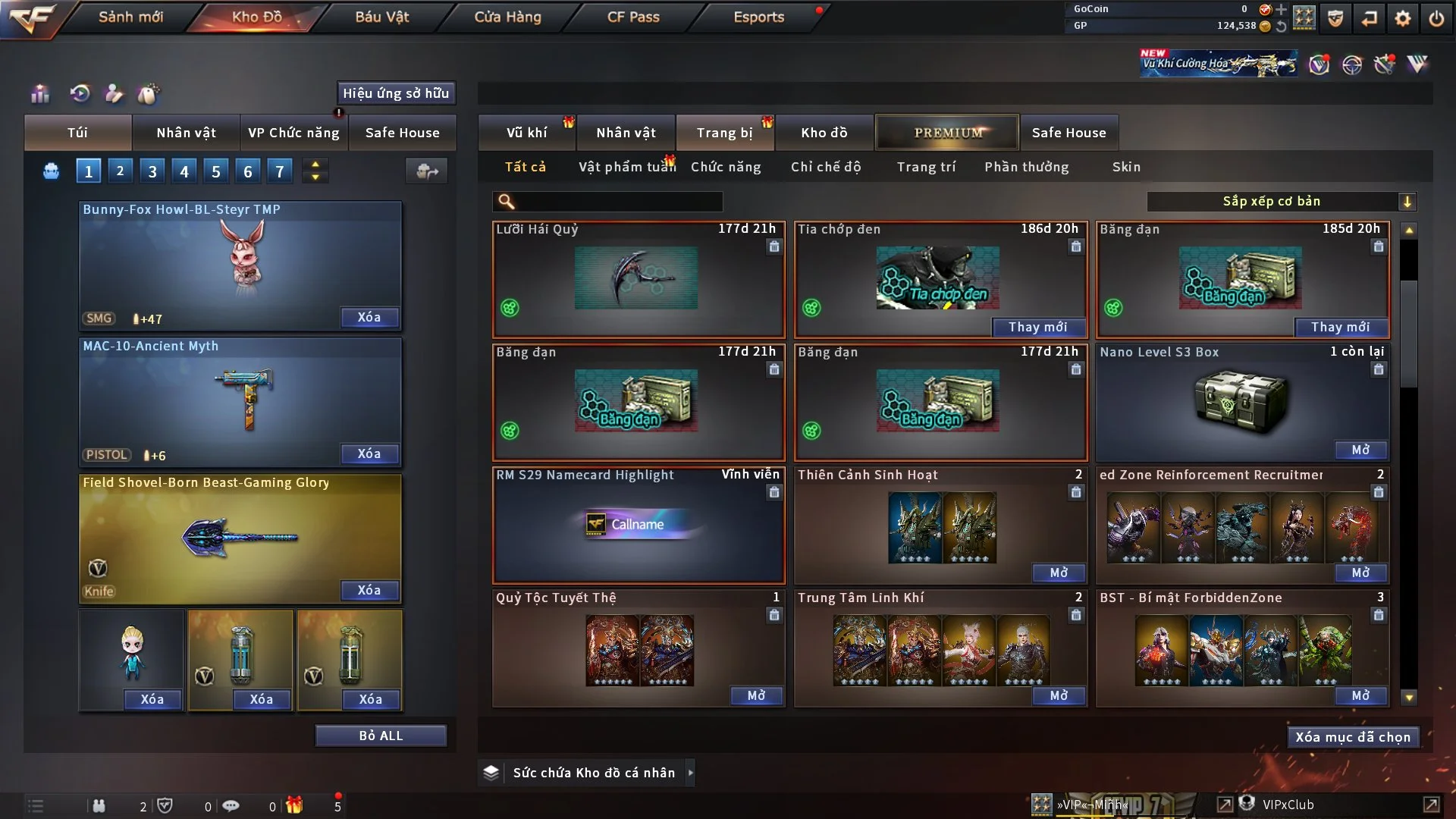Screen dimensions: 1456x819
Task: Click the inventory search field
Action: tap(618, 202)
